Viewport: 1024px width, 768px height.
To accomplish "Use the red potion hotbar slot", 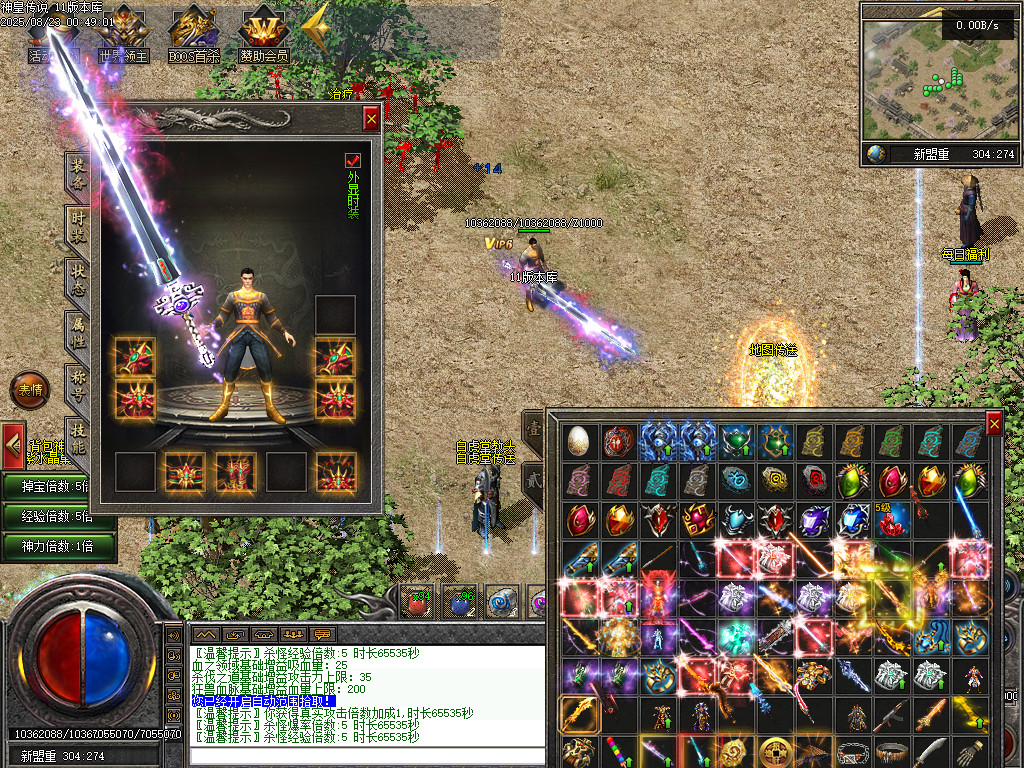I will 416,602.
